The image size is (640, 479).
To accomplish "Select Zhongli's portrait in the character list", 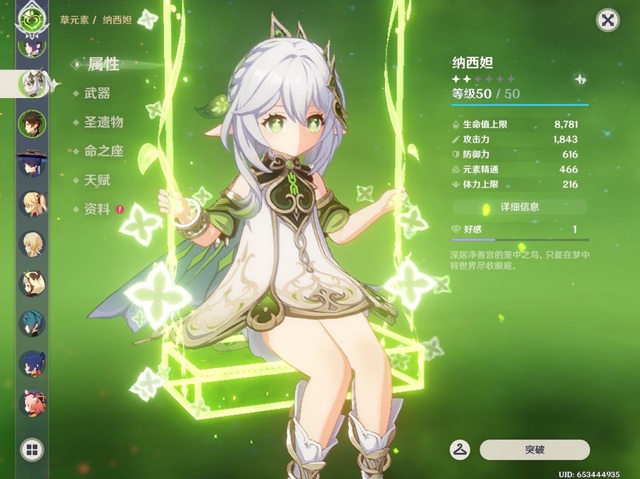I will tap(32, 123).
